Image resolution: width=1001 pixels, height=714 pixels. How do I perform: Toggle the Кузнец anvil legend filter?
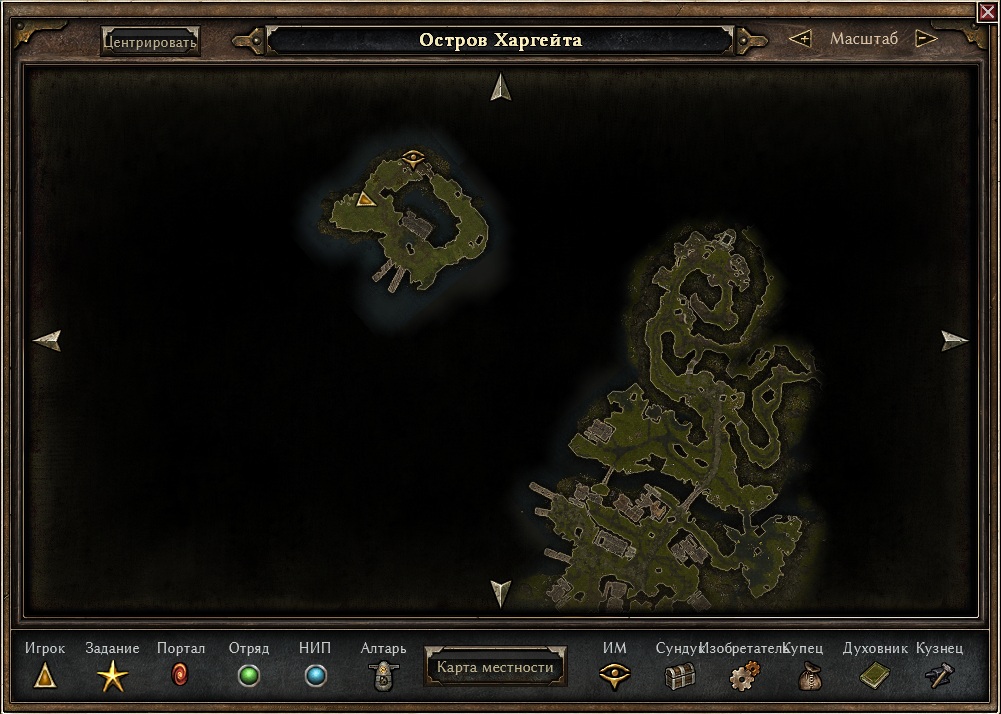940,676
